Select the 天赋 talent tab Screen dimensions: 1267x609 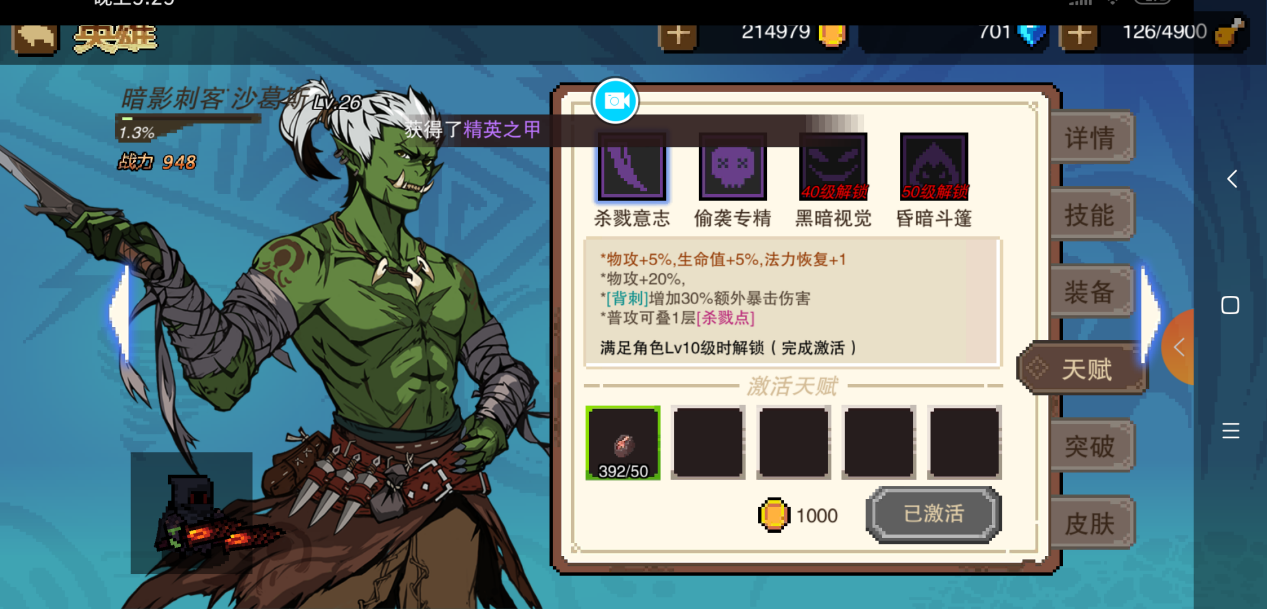coord(1085,369)
